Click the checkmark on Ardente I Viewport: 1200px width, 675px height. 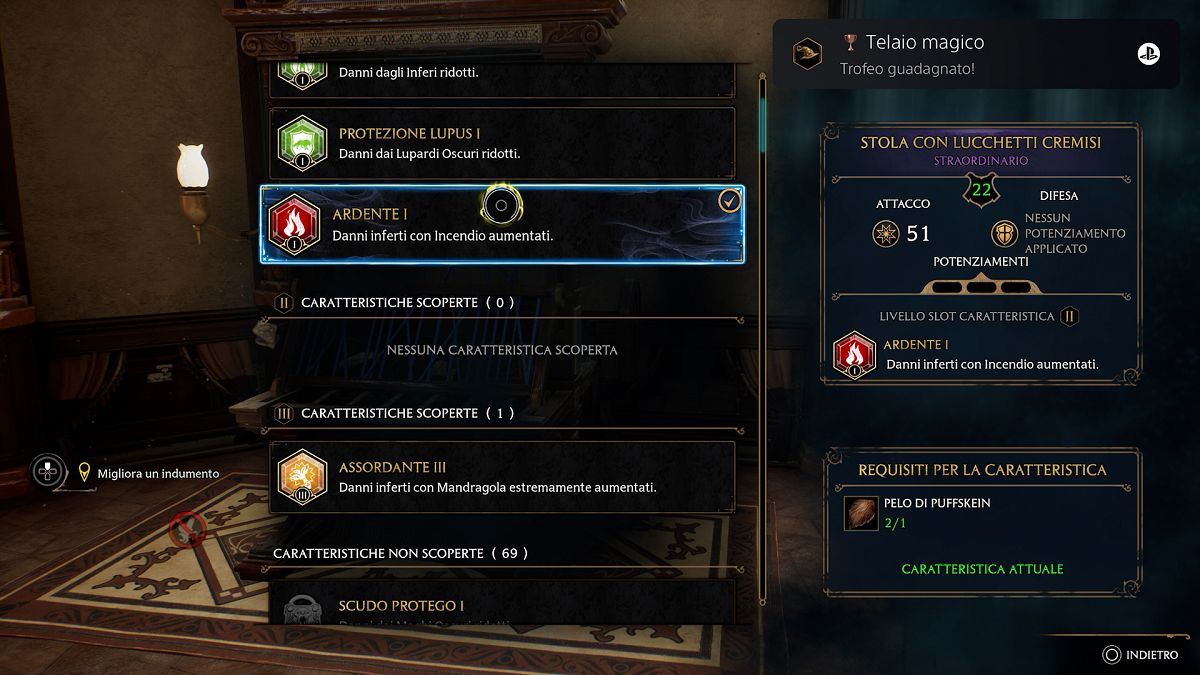click(730, 202)
